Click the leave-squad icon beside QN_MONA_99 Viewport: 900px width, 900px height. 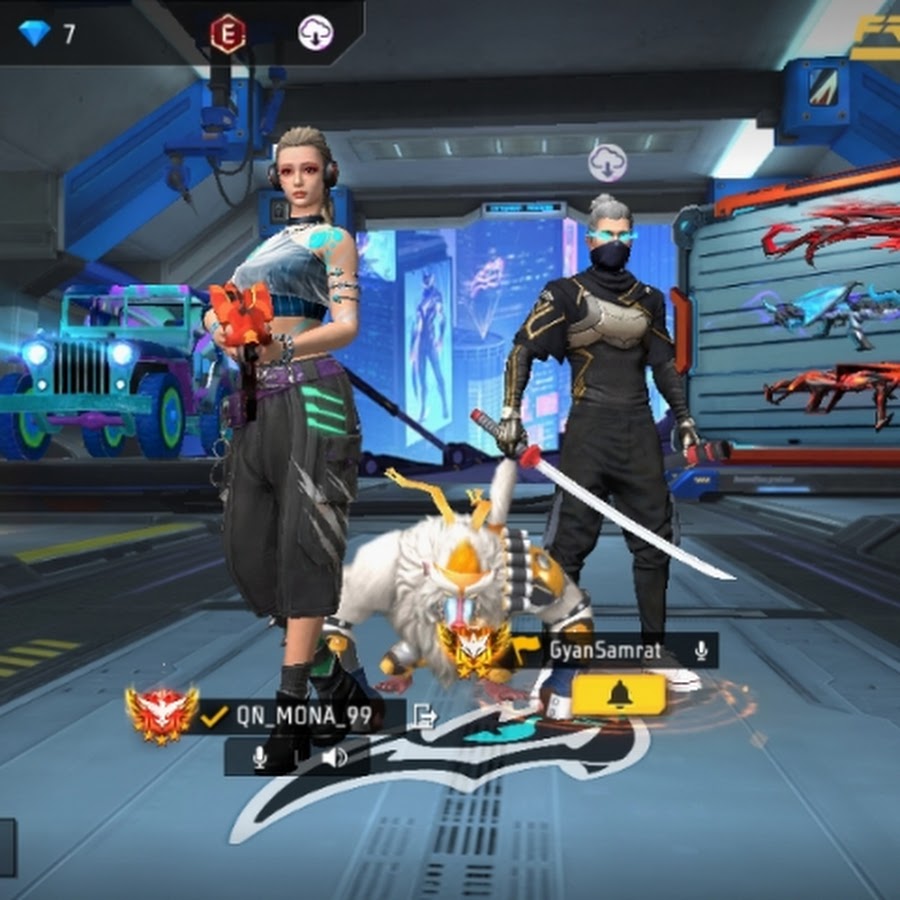[x=424, y=715]
